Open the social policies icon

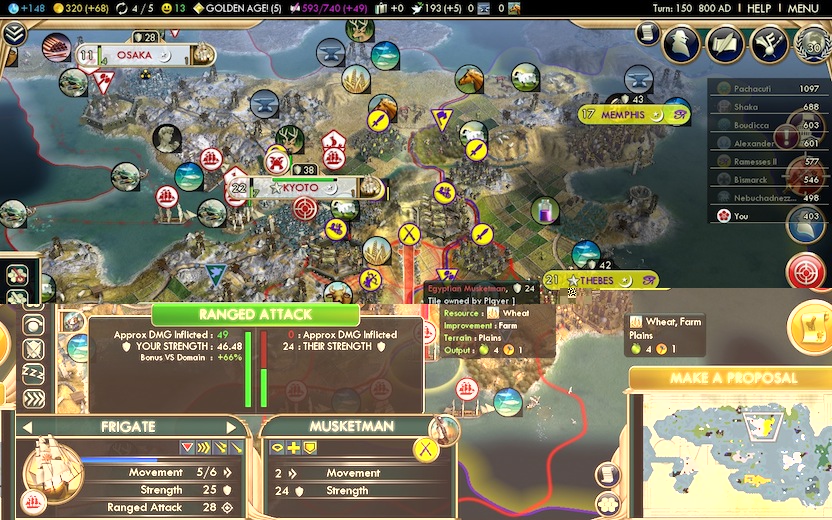(725, 44)
